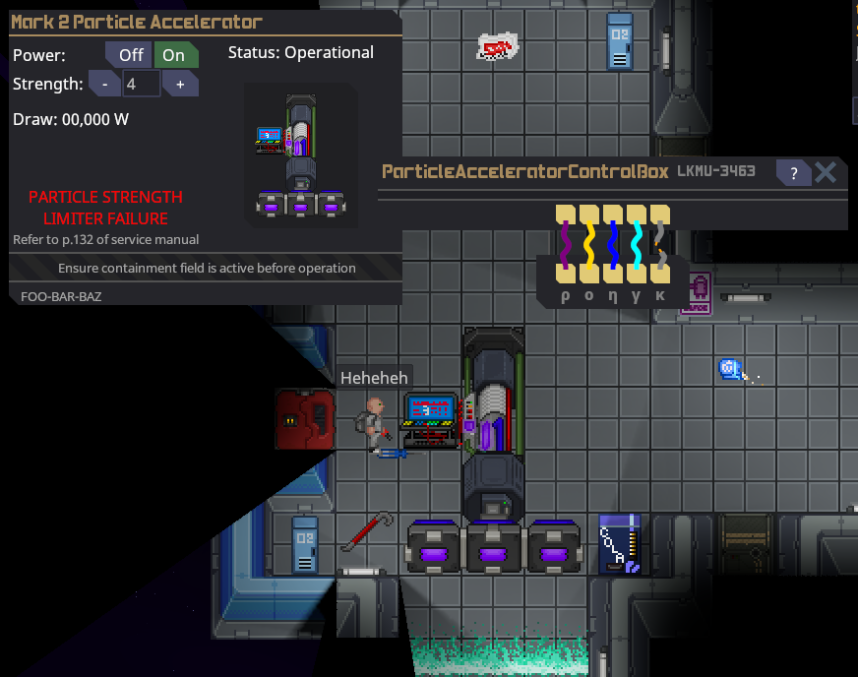Open the wires panel help button

pos(793,173)
